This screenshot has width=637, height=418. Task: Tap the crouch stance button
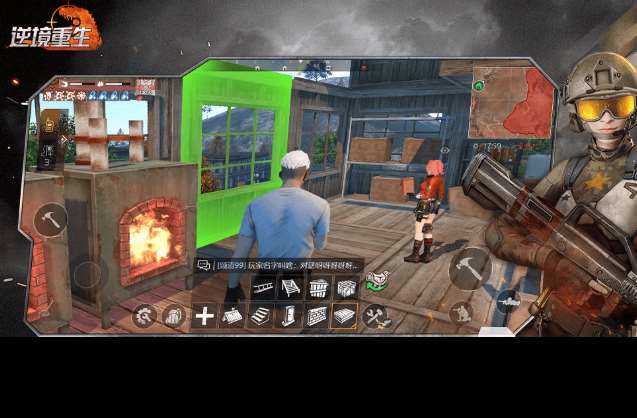click(x=461, y=313)
